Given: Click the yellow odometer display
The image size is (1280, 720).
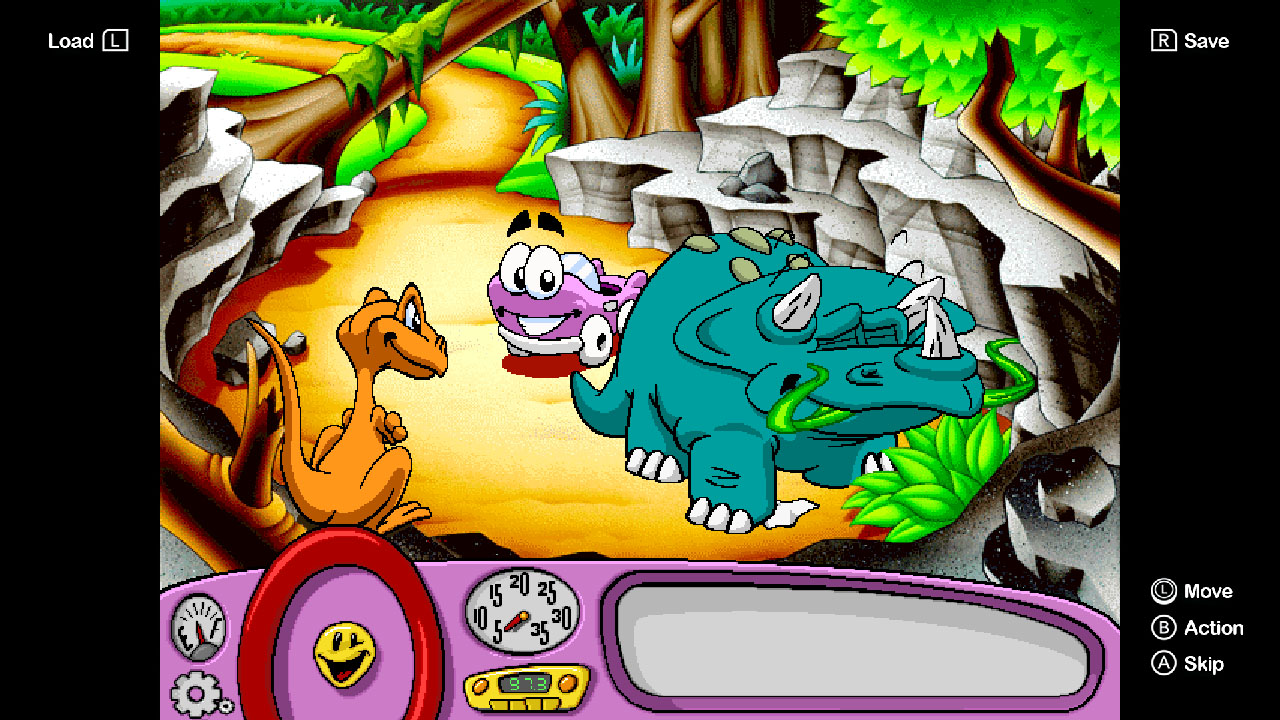Looking at the screenshot, I should tap(523, 690).
